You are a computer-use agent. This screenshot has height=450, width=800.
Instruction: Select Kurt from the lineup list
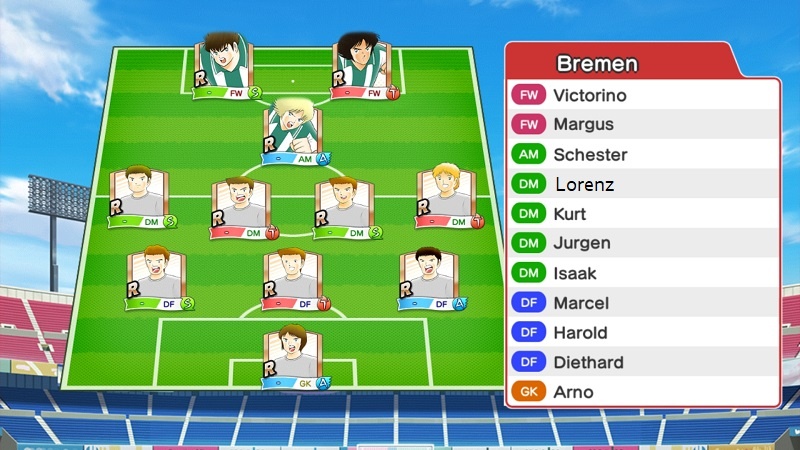click(640, 214)
